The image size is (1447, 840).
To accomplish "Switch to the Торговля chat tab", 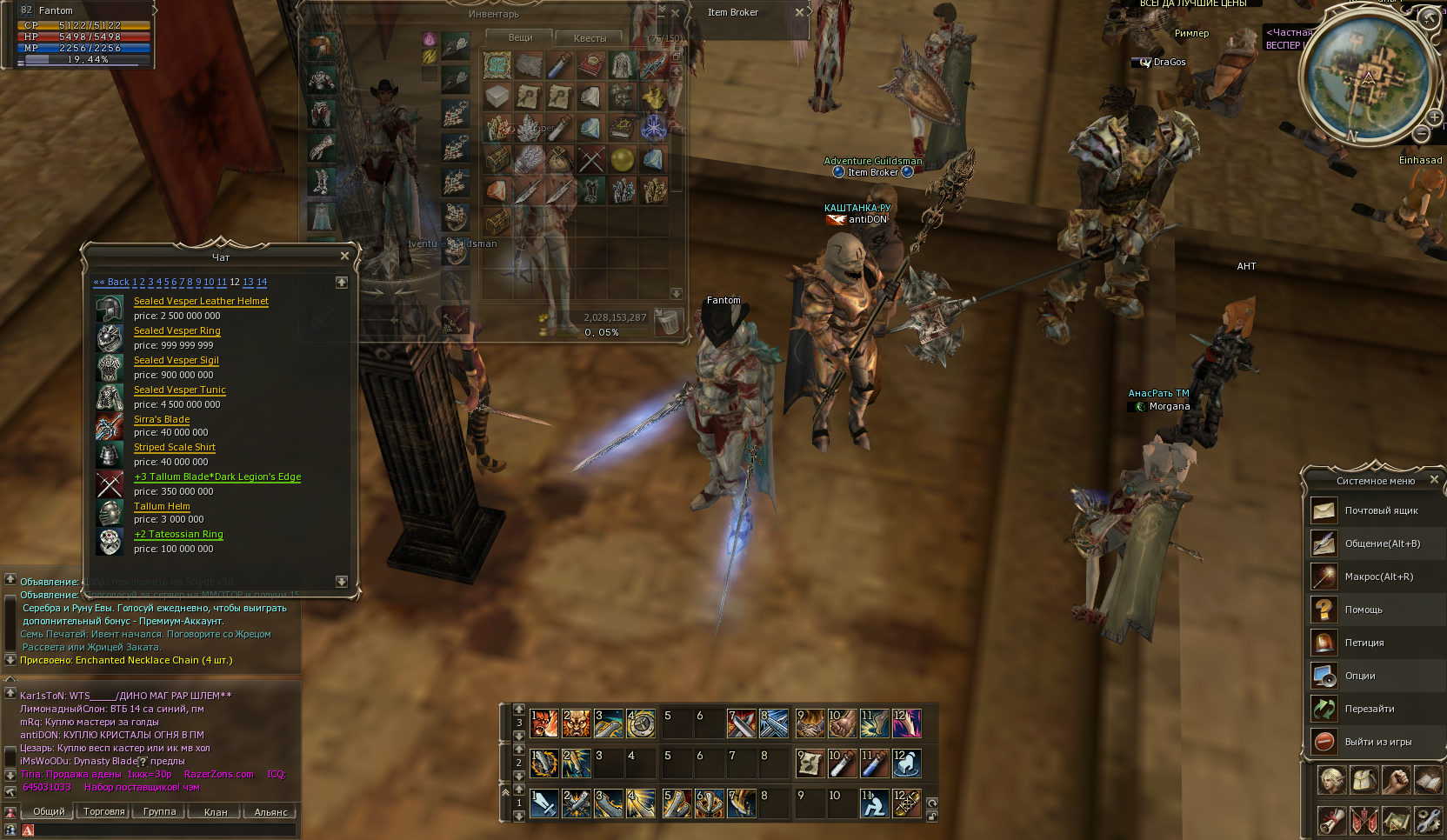I will 104,811.
